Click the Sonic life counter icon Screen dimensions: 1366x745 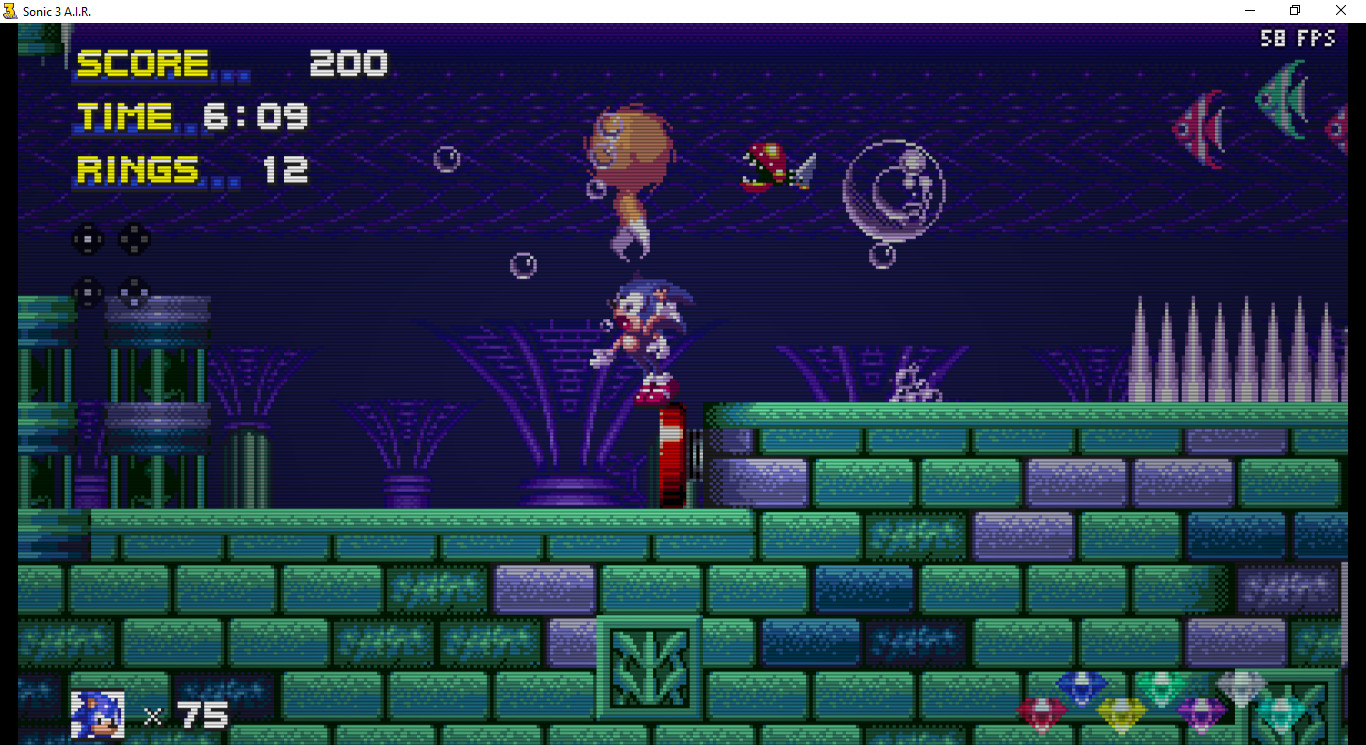(x=95, y=714)
